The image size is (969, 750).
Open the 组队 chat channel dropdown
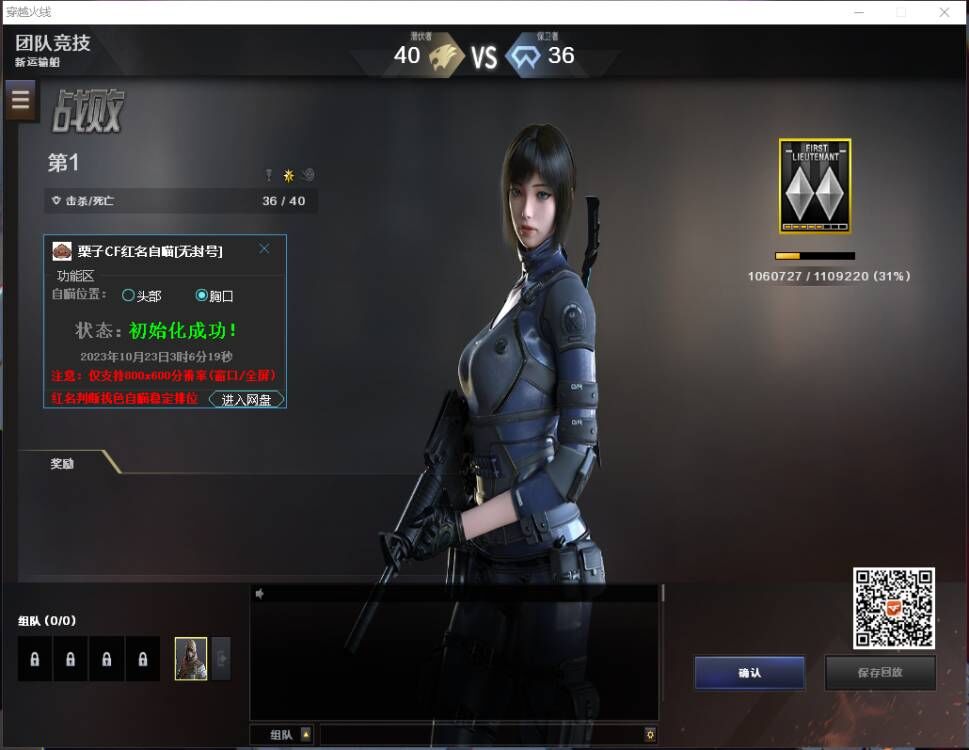(x=306, y=735)
